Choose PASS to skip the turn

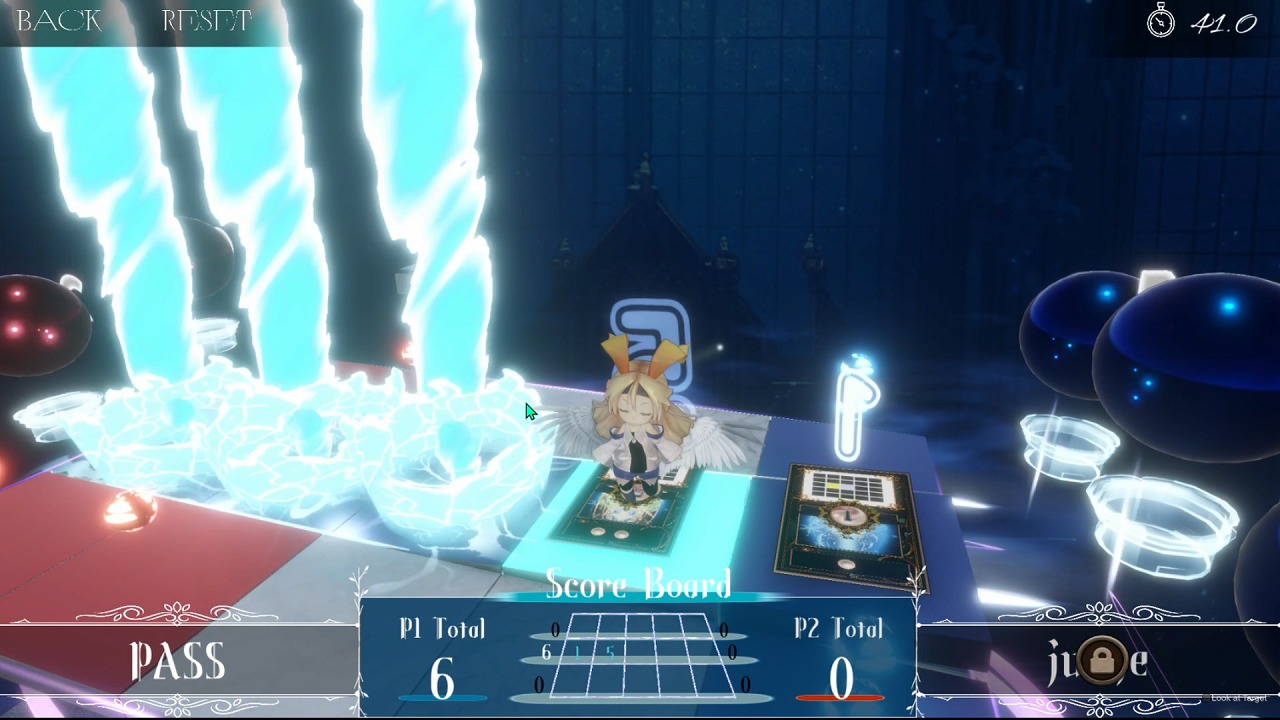[x=178, y=662]
